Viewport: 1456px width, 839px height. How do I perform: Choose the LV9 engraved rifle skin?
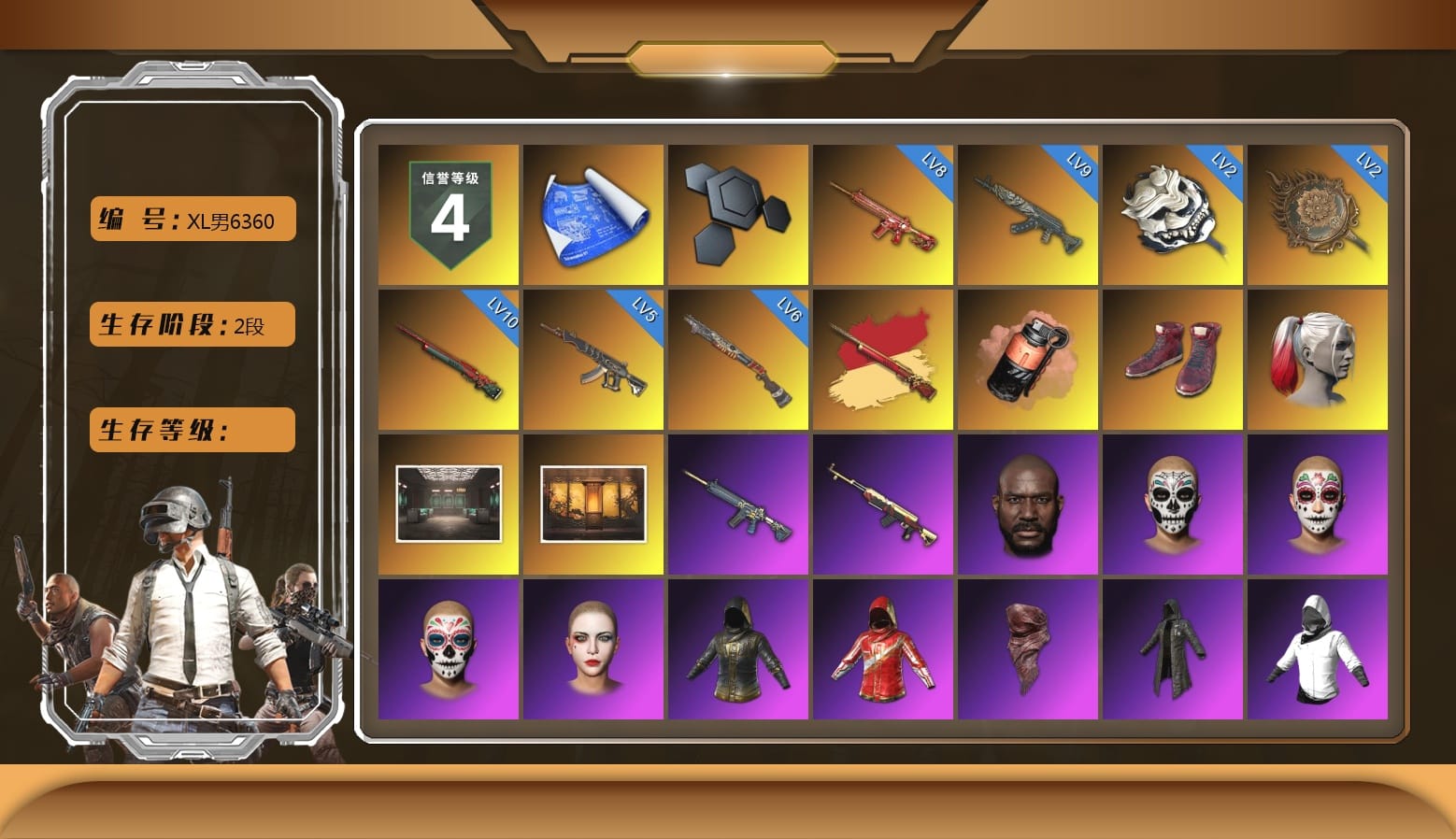pos(1028,213)
